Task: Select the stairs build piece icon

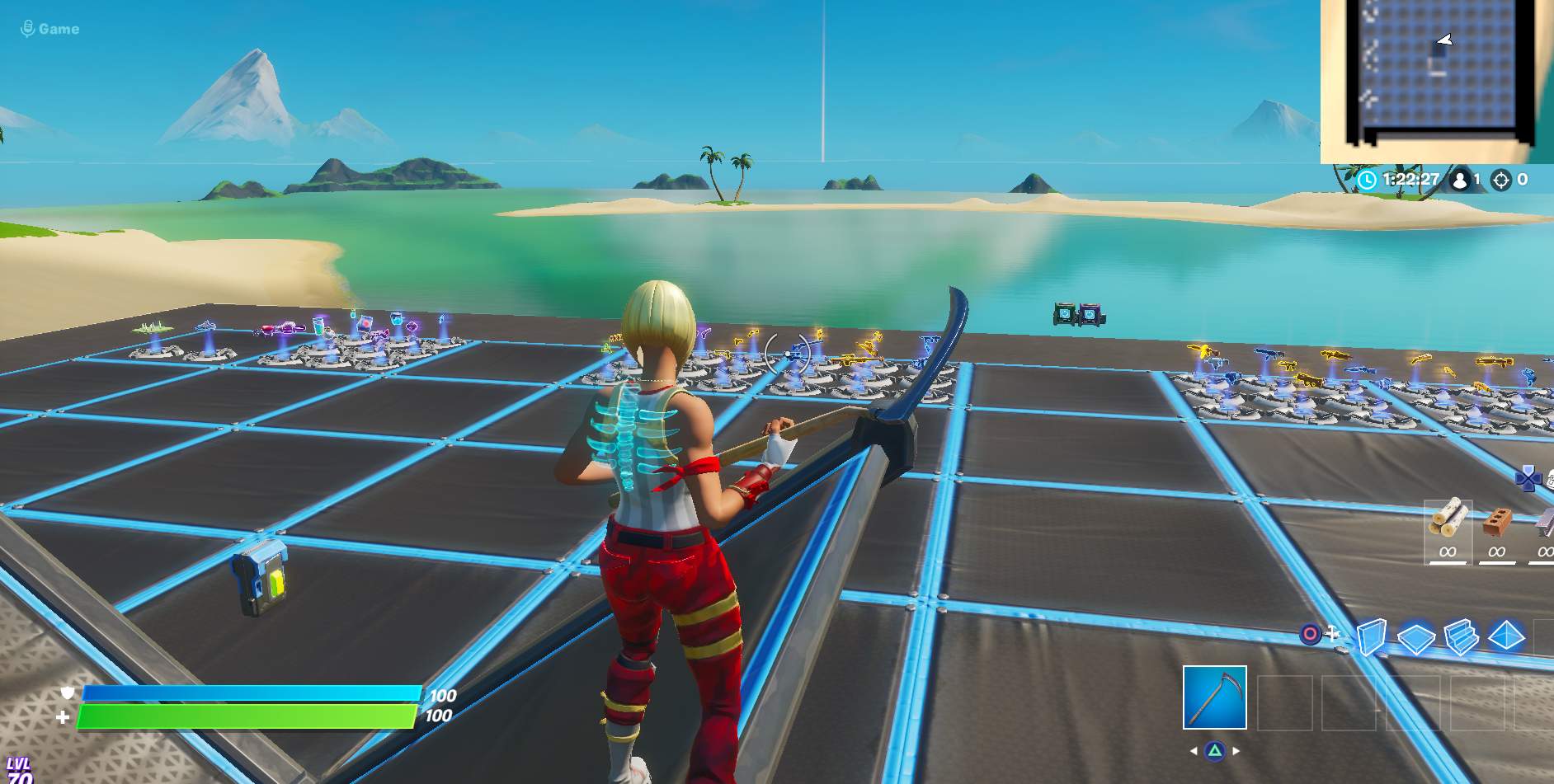Action: (1461, 635)
